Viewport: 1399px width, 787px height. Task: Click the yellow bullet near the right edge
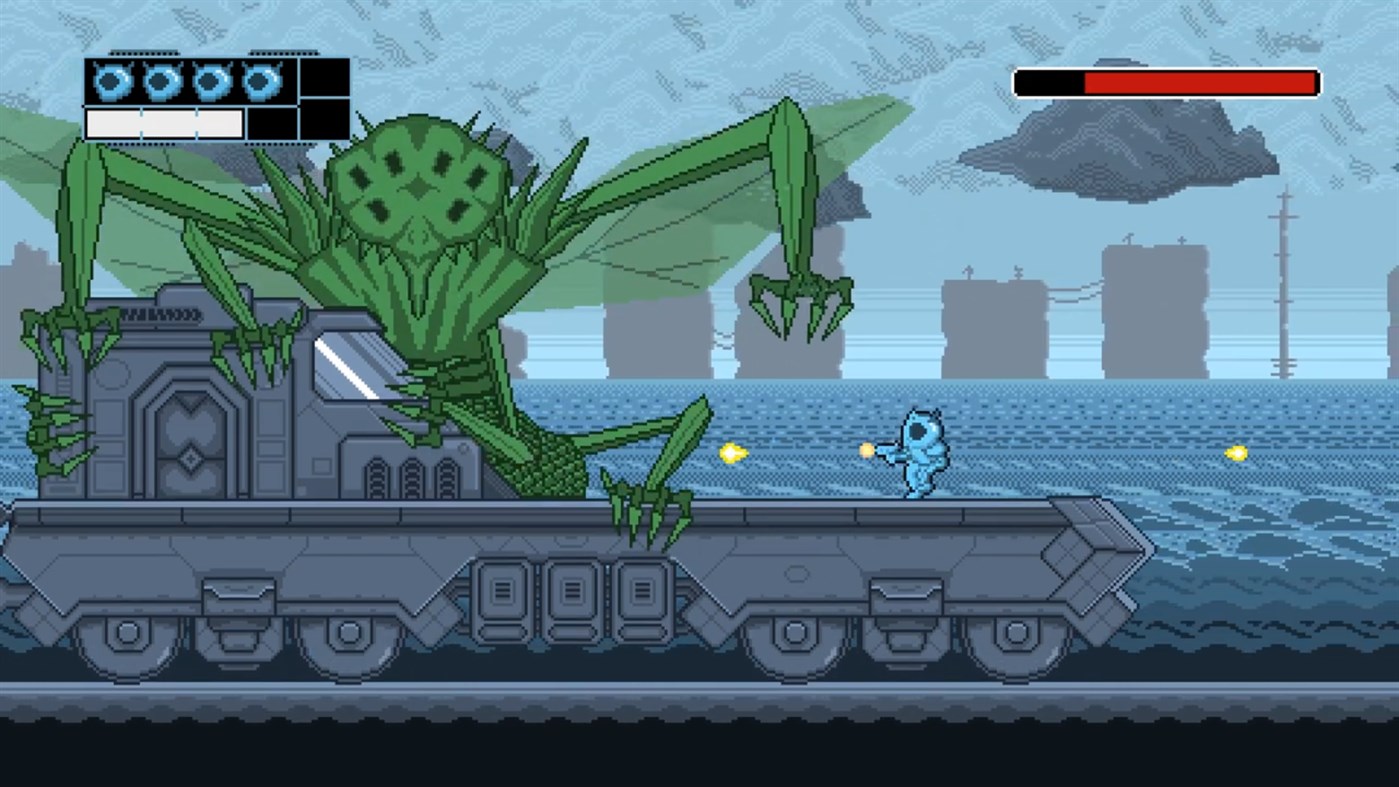coord(1236,453)
